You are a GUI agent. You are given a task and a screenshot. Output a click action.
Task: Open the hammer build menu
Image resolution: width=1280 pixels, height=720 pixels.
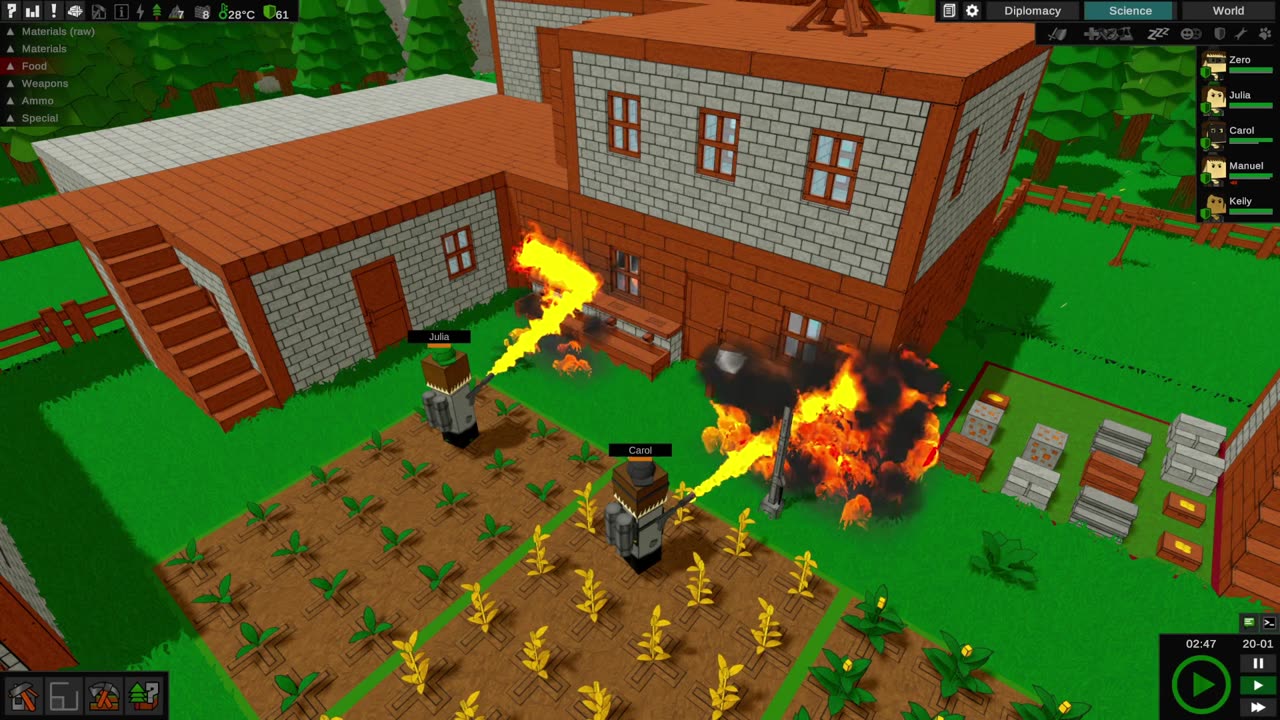point(23,695)
